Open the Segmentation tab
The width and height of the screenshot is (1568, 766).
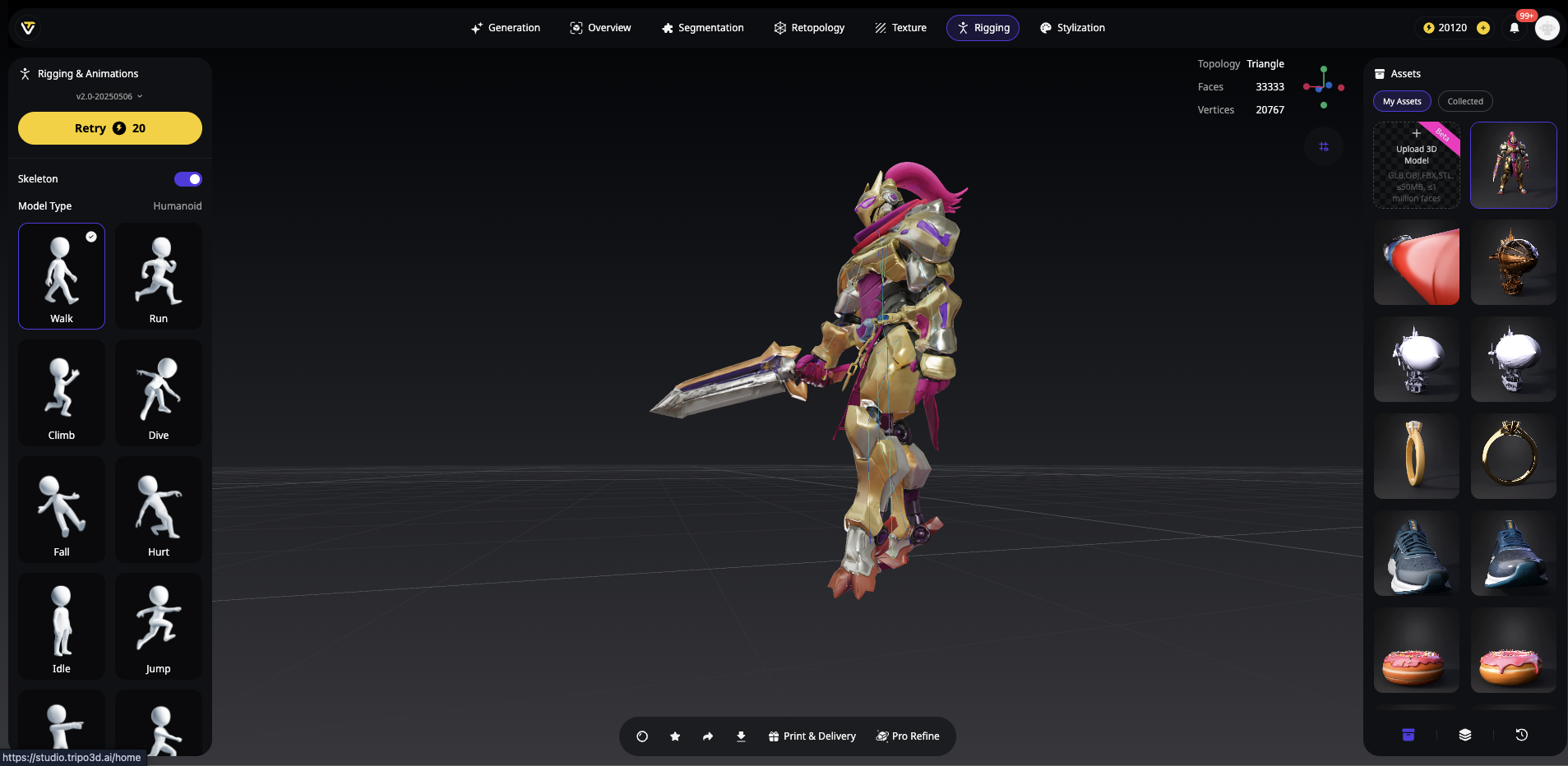(x=703, y=28)
